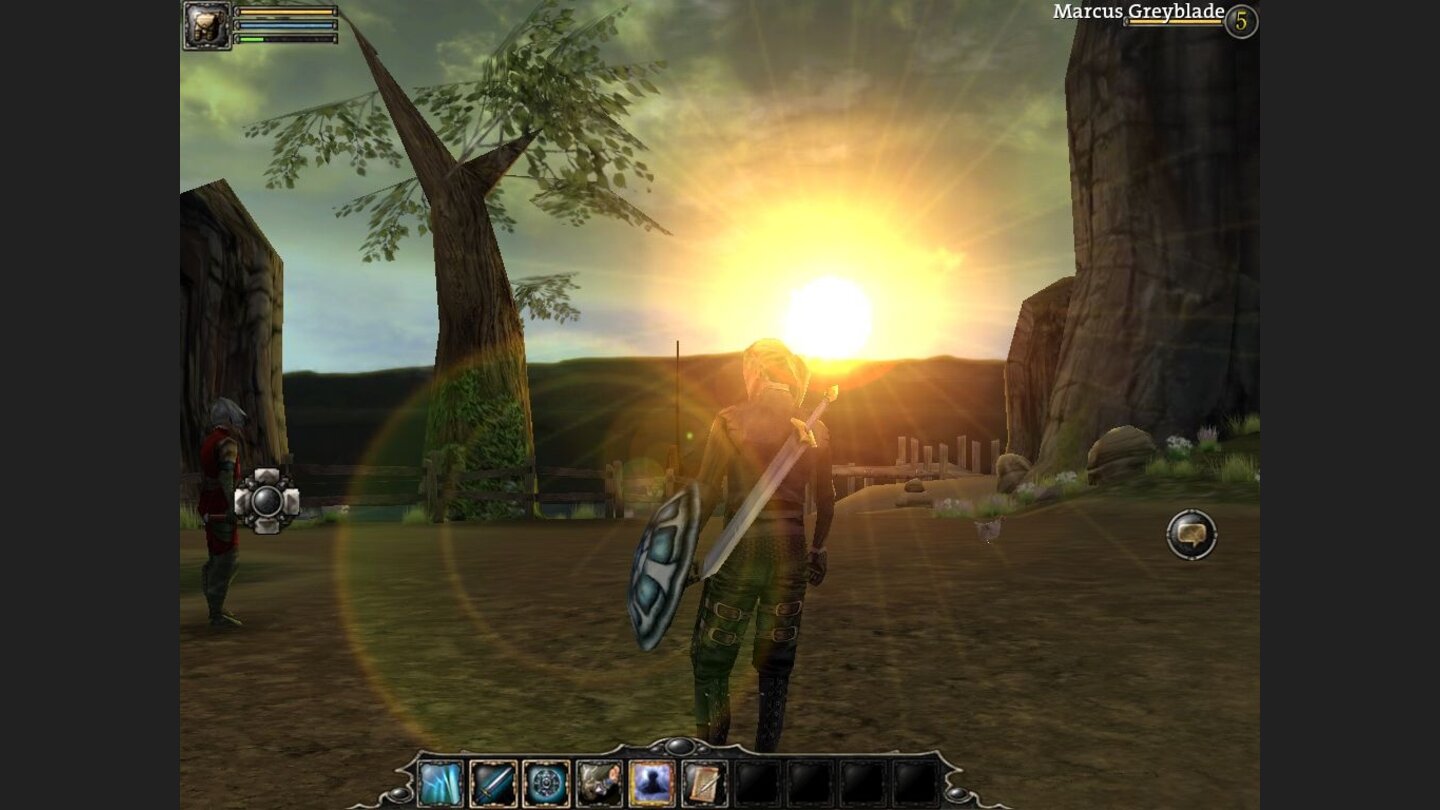
Task: Select the ice shards spell in the hotbar
Action: tap(440, 782)
